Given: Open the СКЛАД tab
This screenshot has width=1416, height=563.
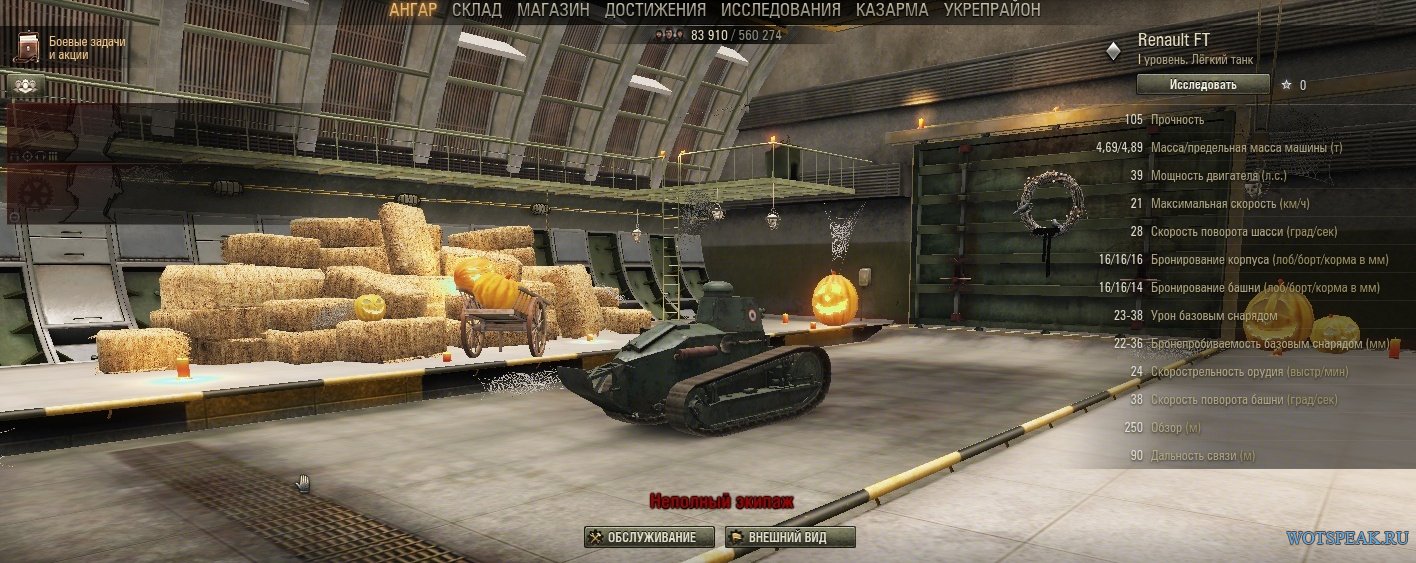Looking at the screenshot, I should tap(477, 10).
